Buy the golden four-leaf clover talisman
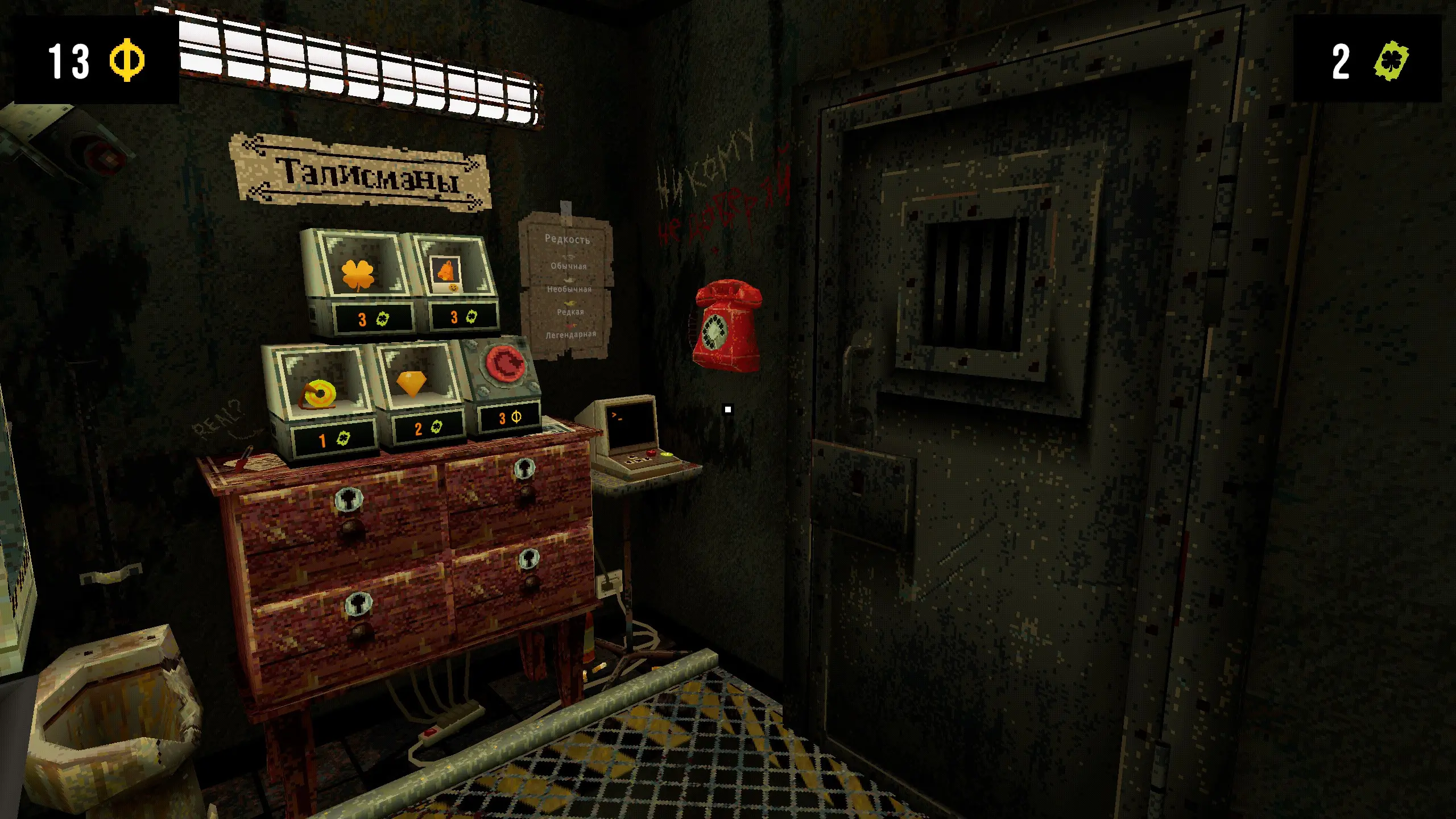The height and width of the screenshot is (819, 1456). coord(358,276)
